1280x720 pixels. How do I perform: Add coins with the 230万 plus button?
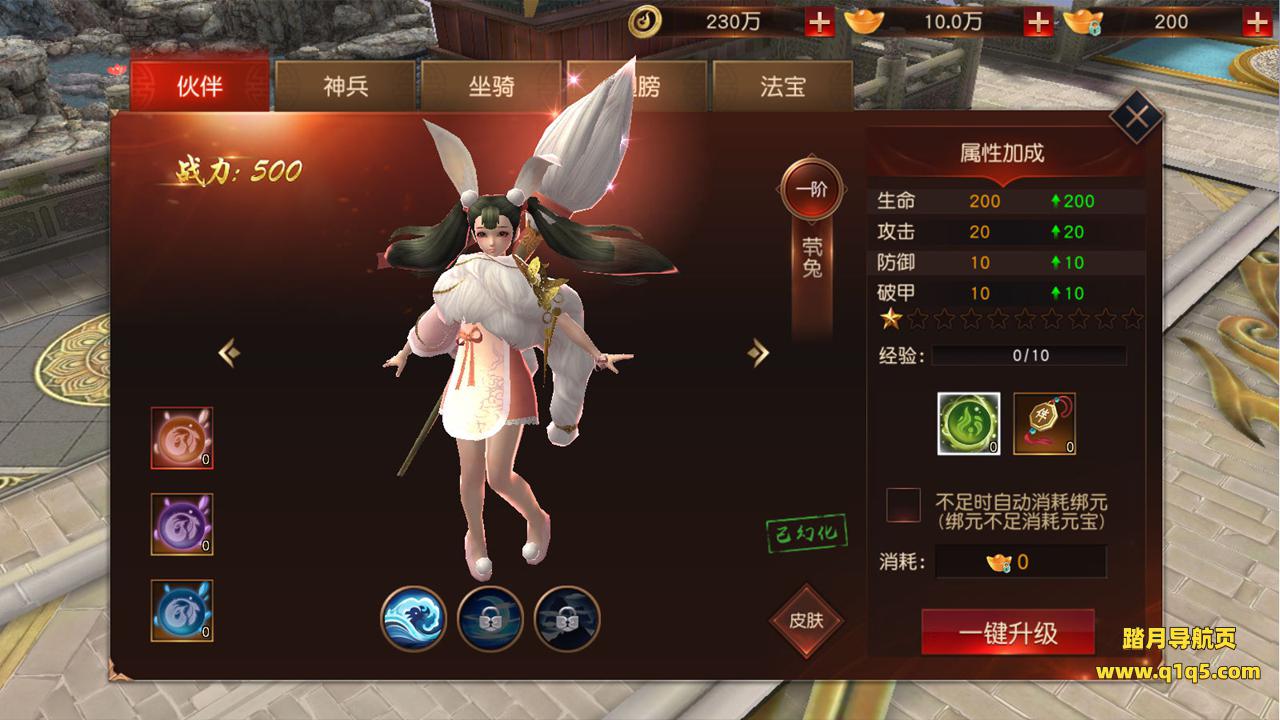(819, 22)
